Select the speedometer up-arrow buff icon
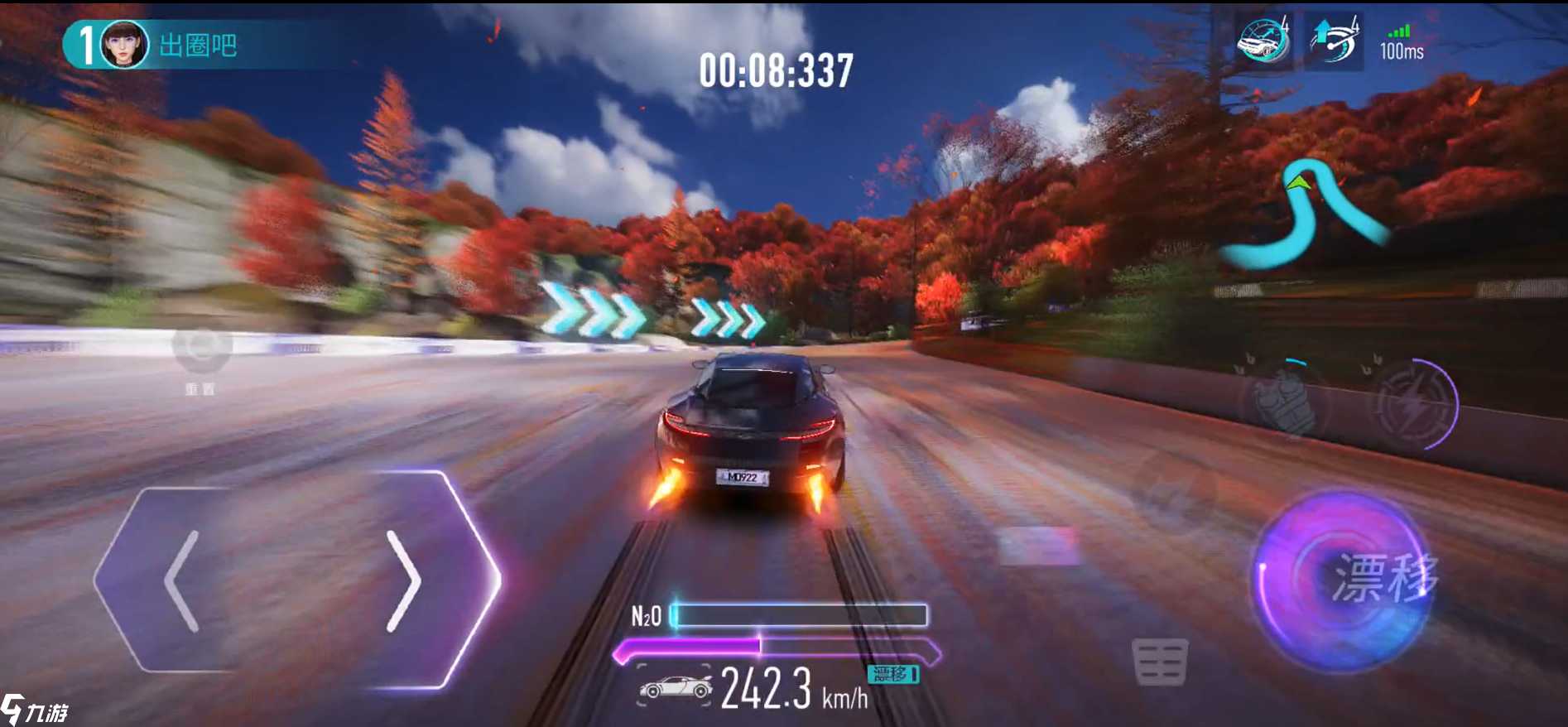This screenshot has height=727, width=1568. (1334, 41)
